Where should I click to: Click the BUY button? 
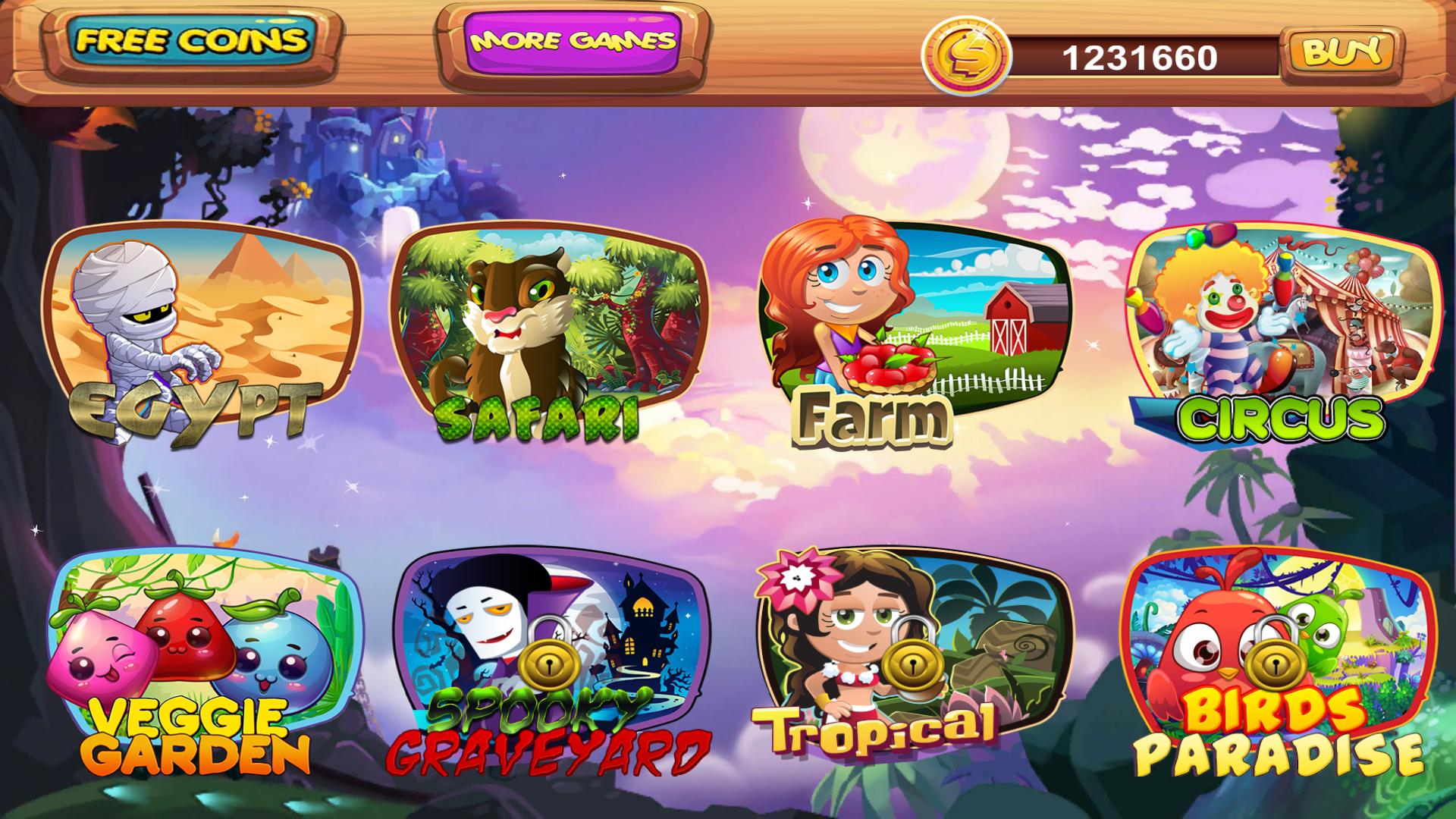1338,52
